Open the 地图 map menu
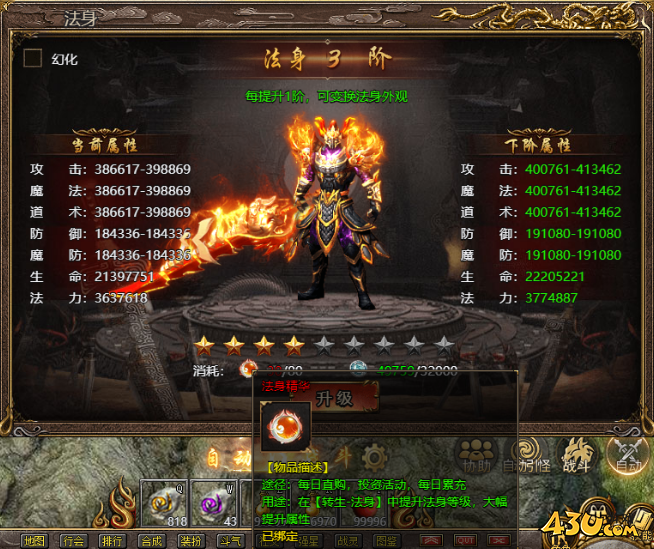The image size is (654, 549). click(x=34, y=541)
